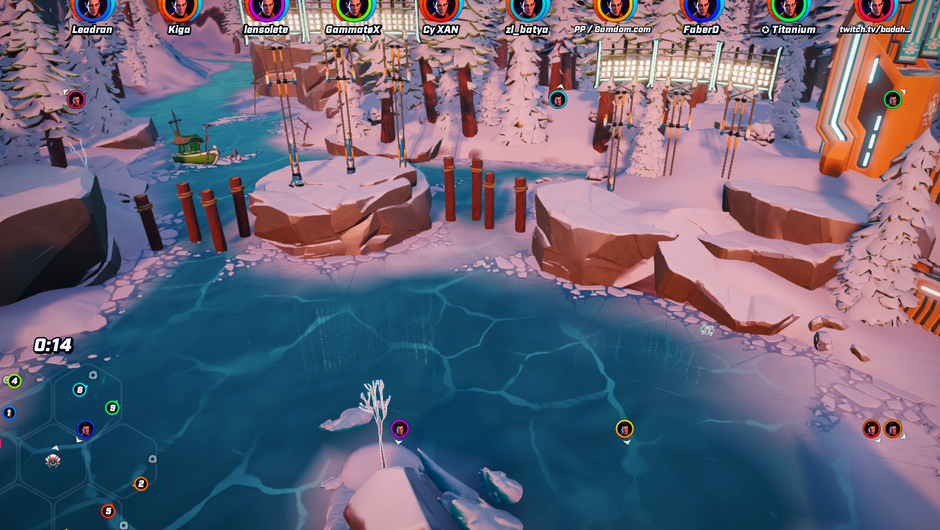Select the blue-ringed portrait on the minimap
Image resolution: width=940 pixels, height=530 pixels.
pyautogui.click(x=87, y=429)
